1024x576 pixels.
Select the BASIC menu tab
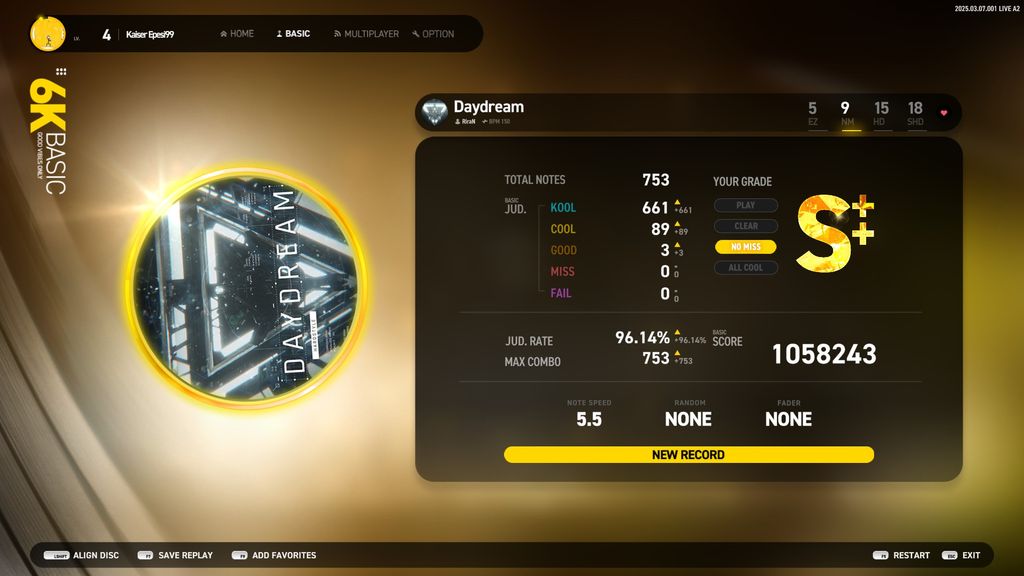coord(293,34)
